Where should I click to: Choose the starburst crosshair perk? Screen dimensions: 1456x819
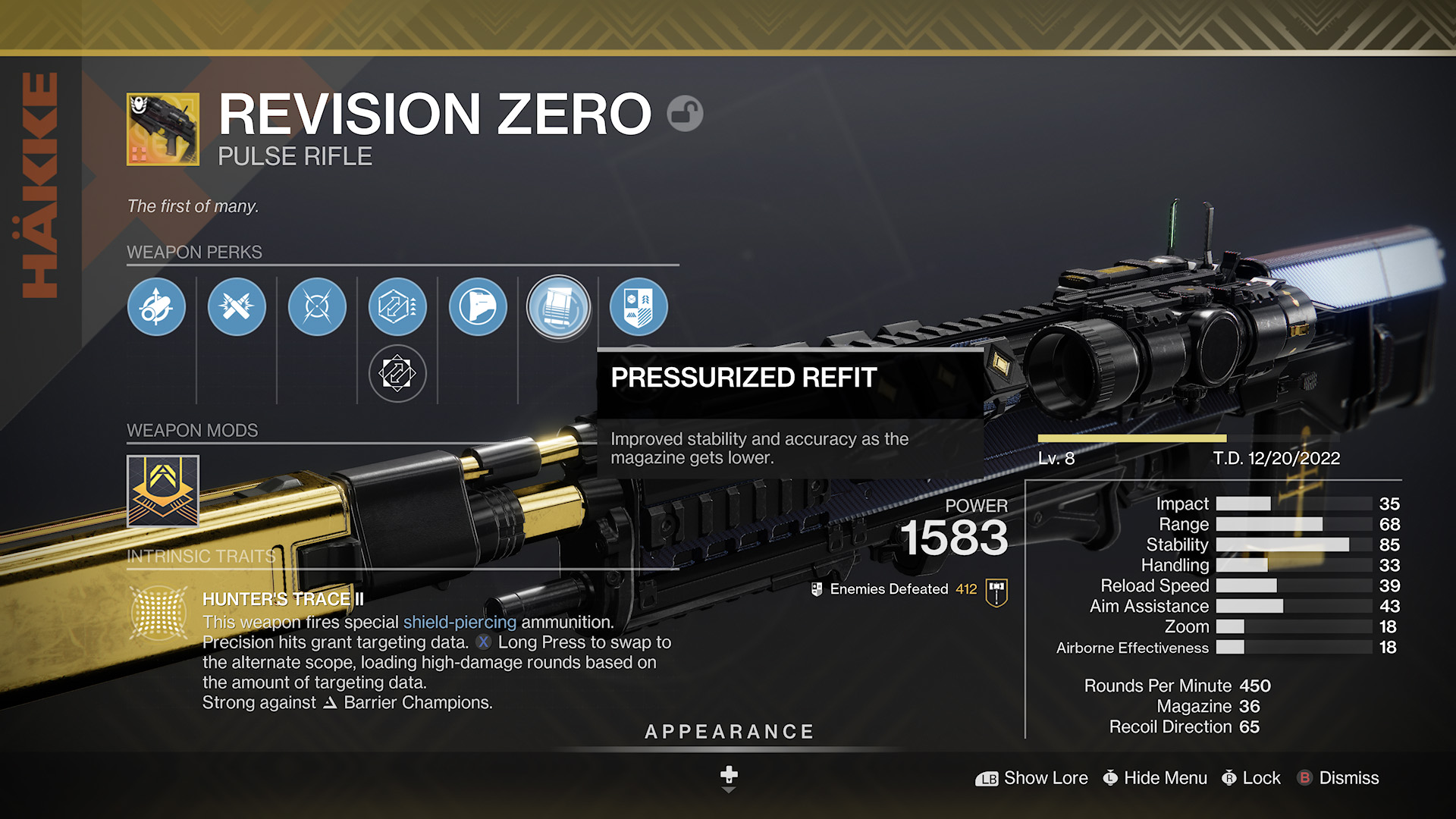click(317, 307)
